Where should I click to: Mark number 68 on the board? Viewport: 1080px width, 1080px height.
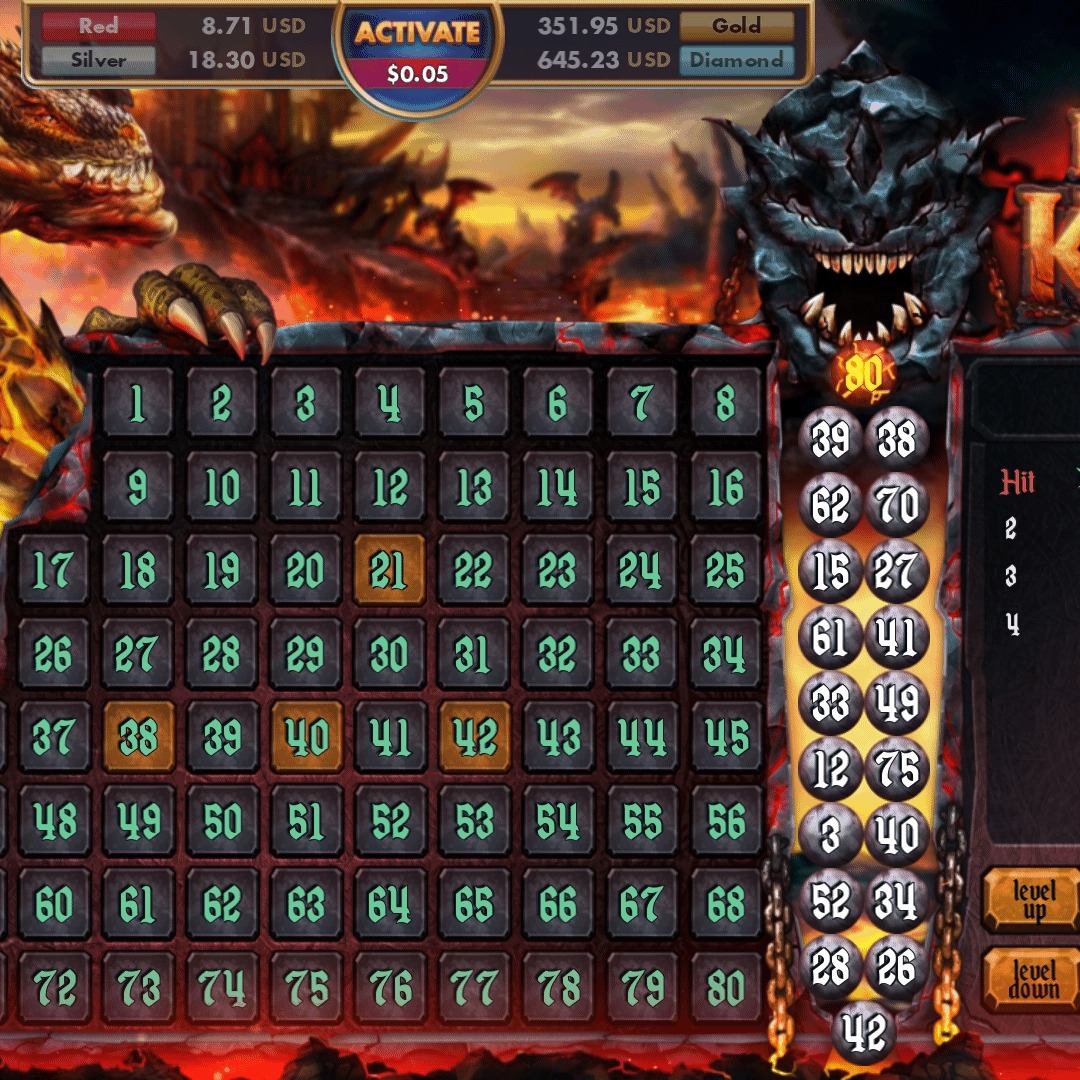pyautogui.click(x=725, y=904)
